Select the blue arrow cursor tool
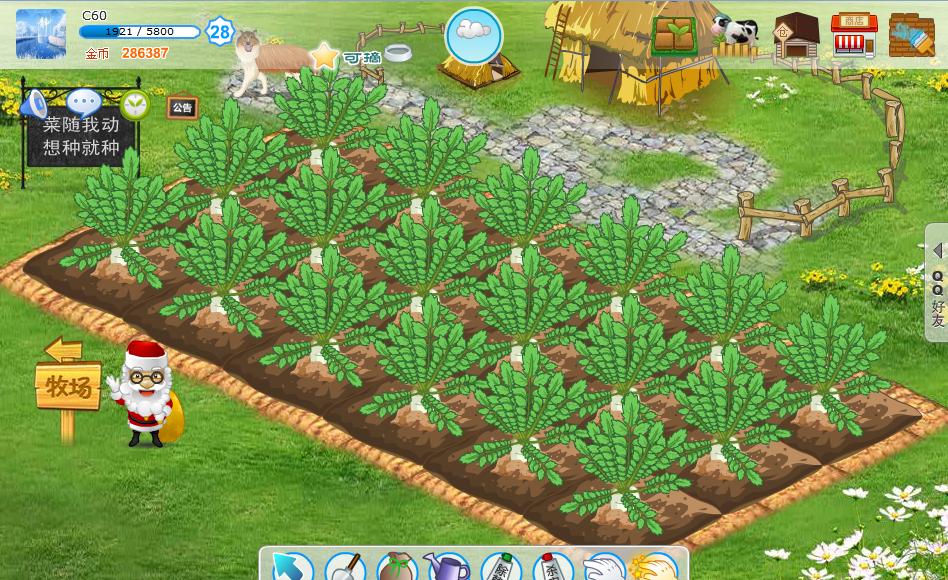Image resolution: width=948 pixels, height=580 pixels. 291,568
